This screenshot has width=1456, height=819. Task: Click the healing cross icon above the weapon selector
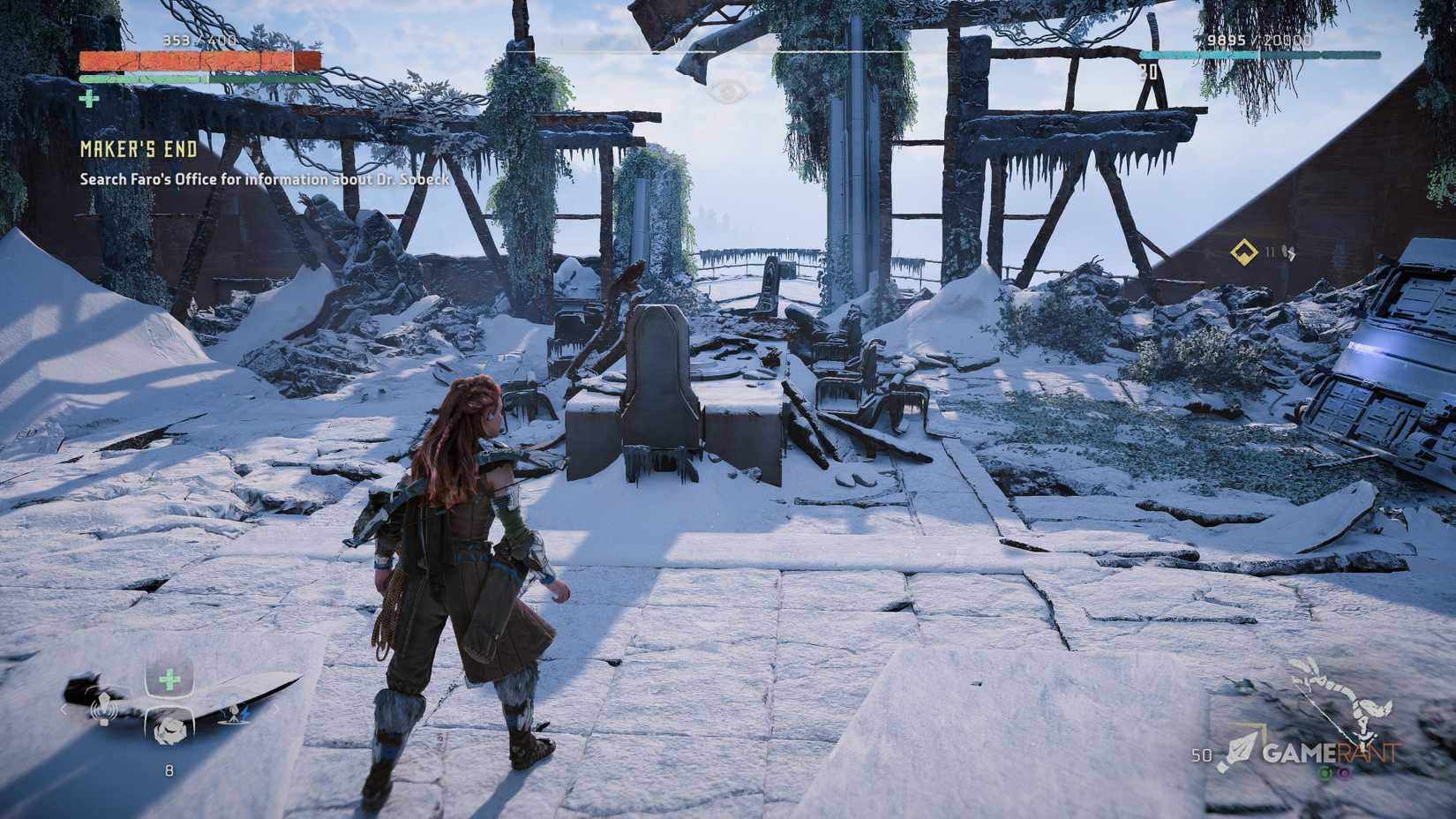point(169,678)
